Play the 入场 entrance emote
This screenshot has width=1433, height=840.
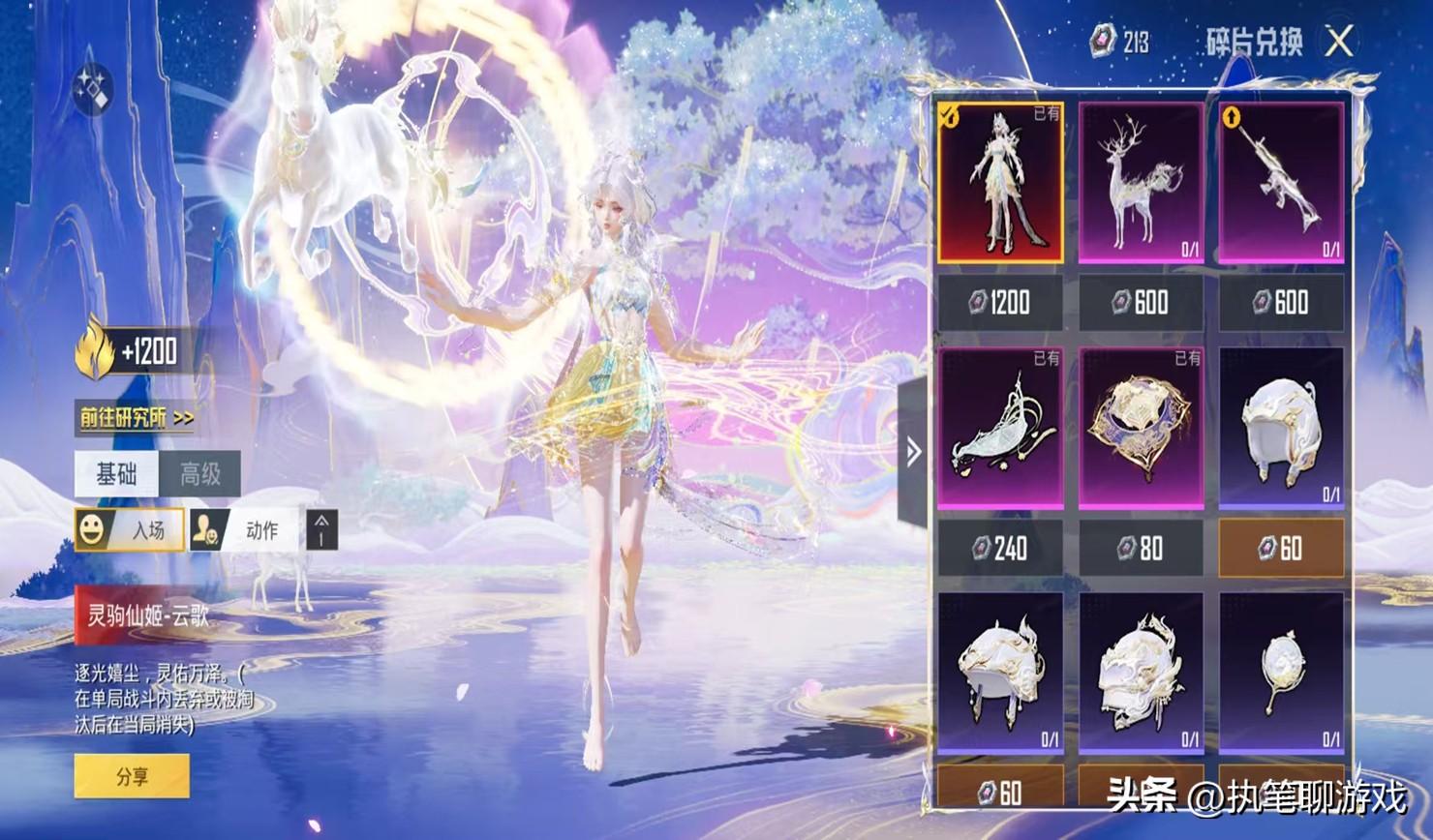coord(130,530)
